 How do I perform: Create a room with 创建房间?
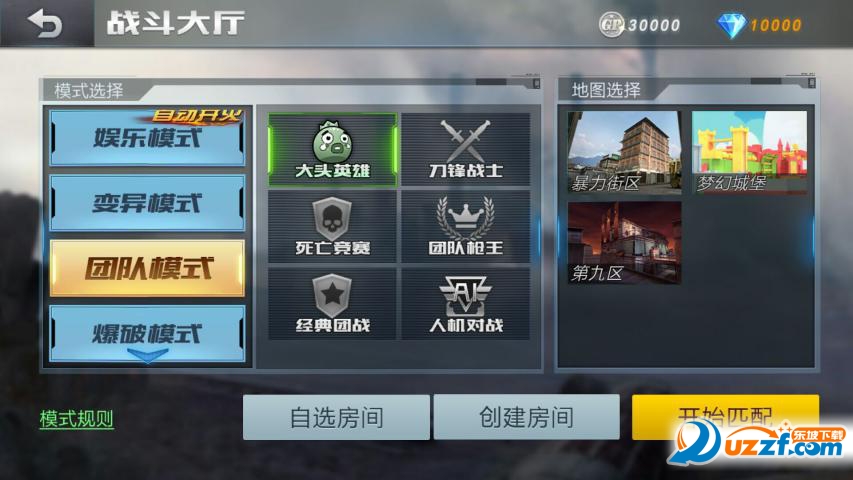[526, 417]
